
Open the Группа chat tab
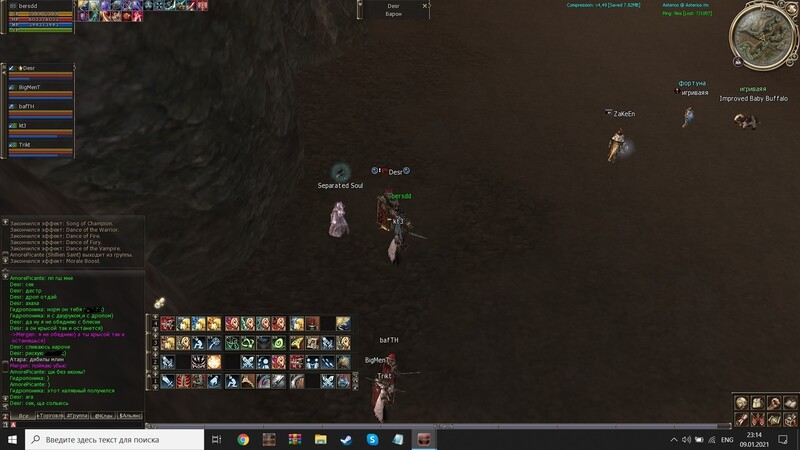77,414
